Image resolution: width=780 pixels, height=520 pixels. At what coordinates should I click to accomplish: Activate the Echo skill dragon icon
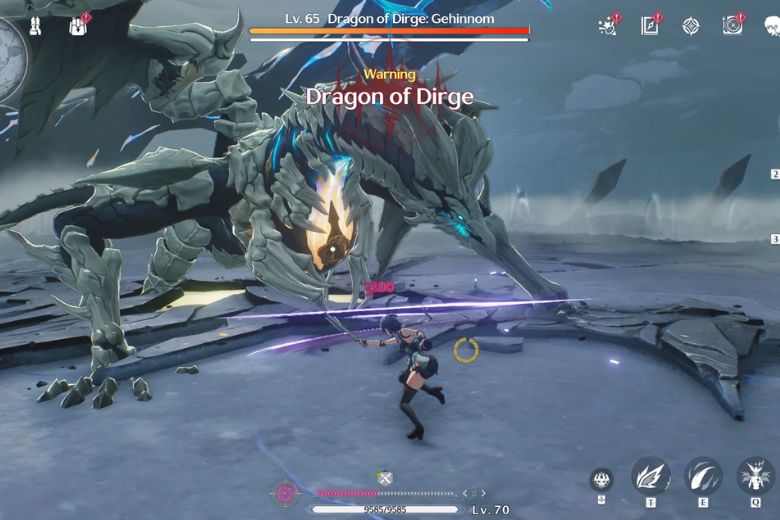click(755, 476)
